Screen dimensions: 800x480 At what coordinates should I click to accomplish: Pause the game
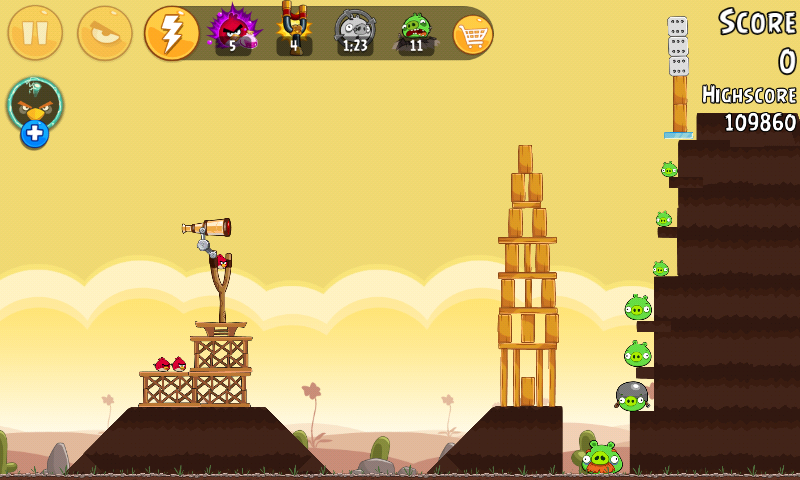point(35,33)
